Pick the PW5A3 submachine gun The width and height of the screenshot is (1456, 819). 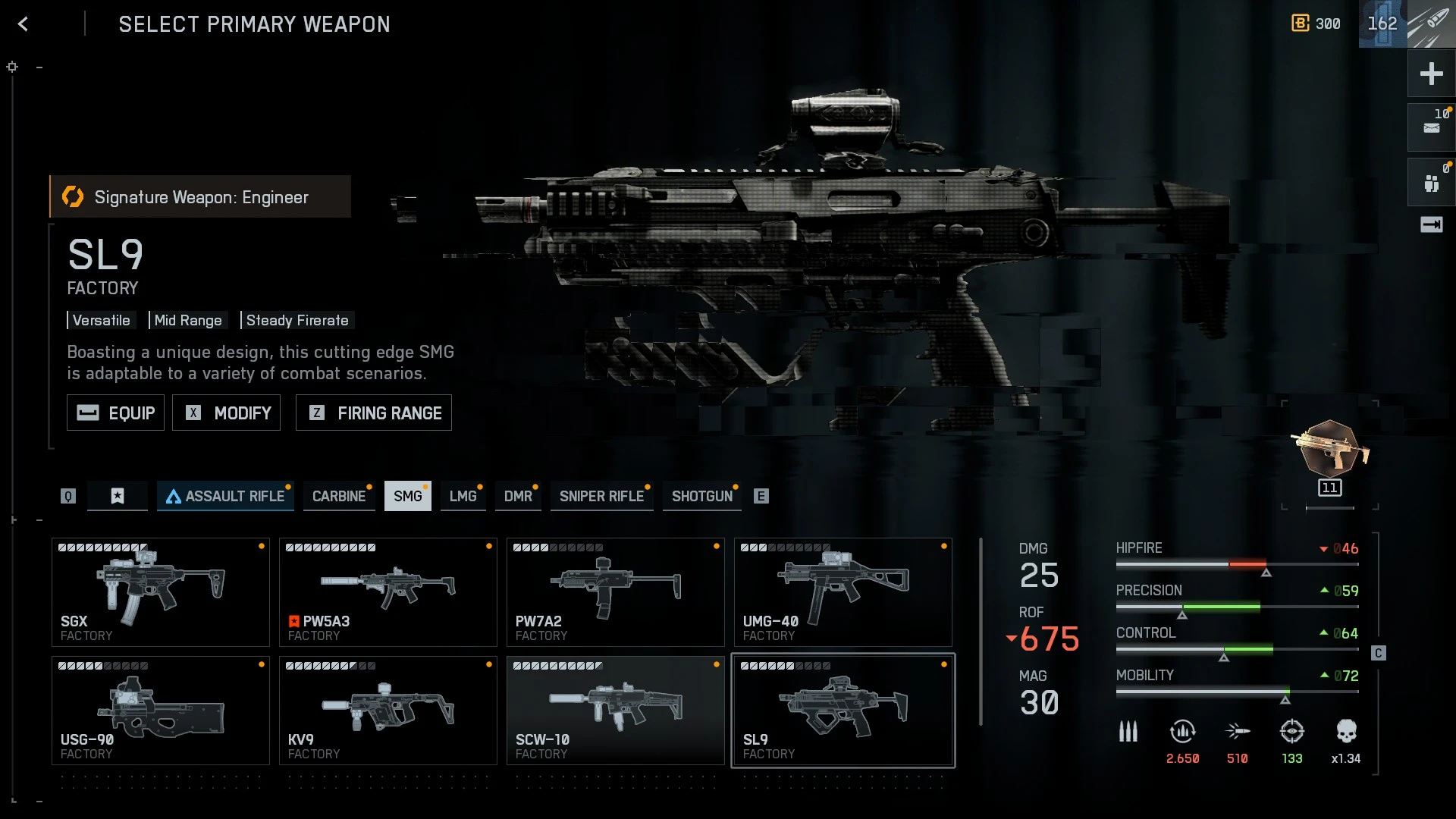(388, 592)
